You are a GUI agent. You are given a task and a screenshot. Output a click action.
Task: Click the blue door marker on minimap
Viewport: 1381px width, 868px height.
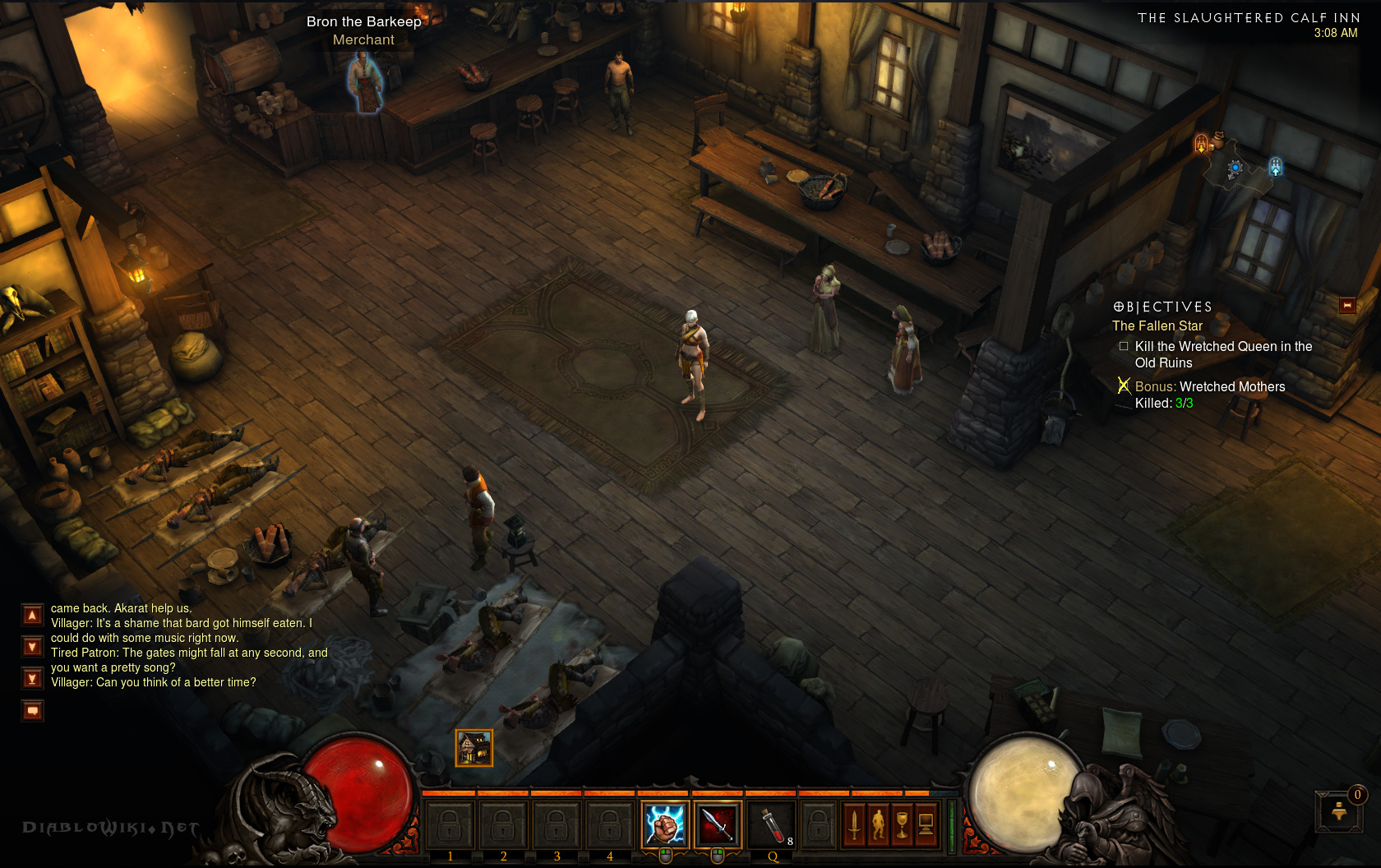[1275, 167]
